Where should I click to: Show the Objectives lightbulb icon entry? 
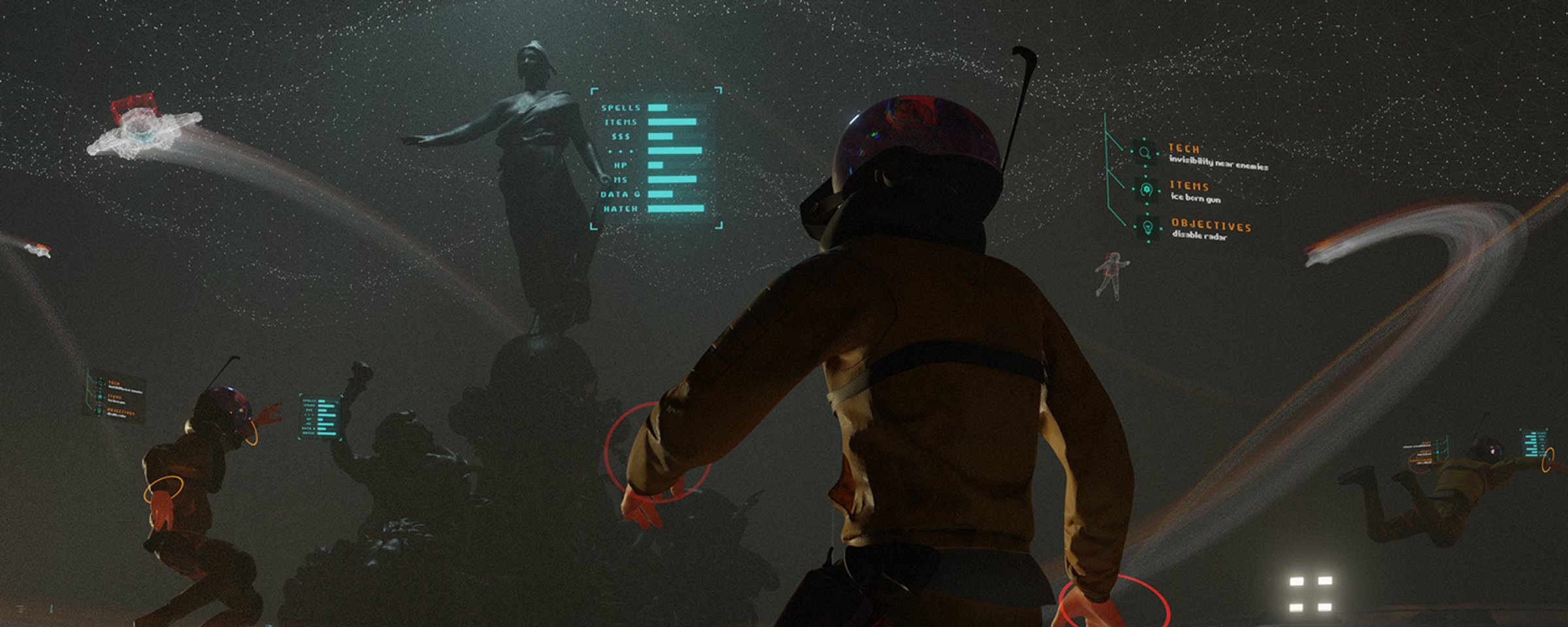pyautogui.click(x=1148, y=227)
